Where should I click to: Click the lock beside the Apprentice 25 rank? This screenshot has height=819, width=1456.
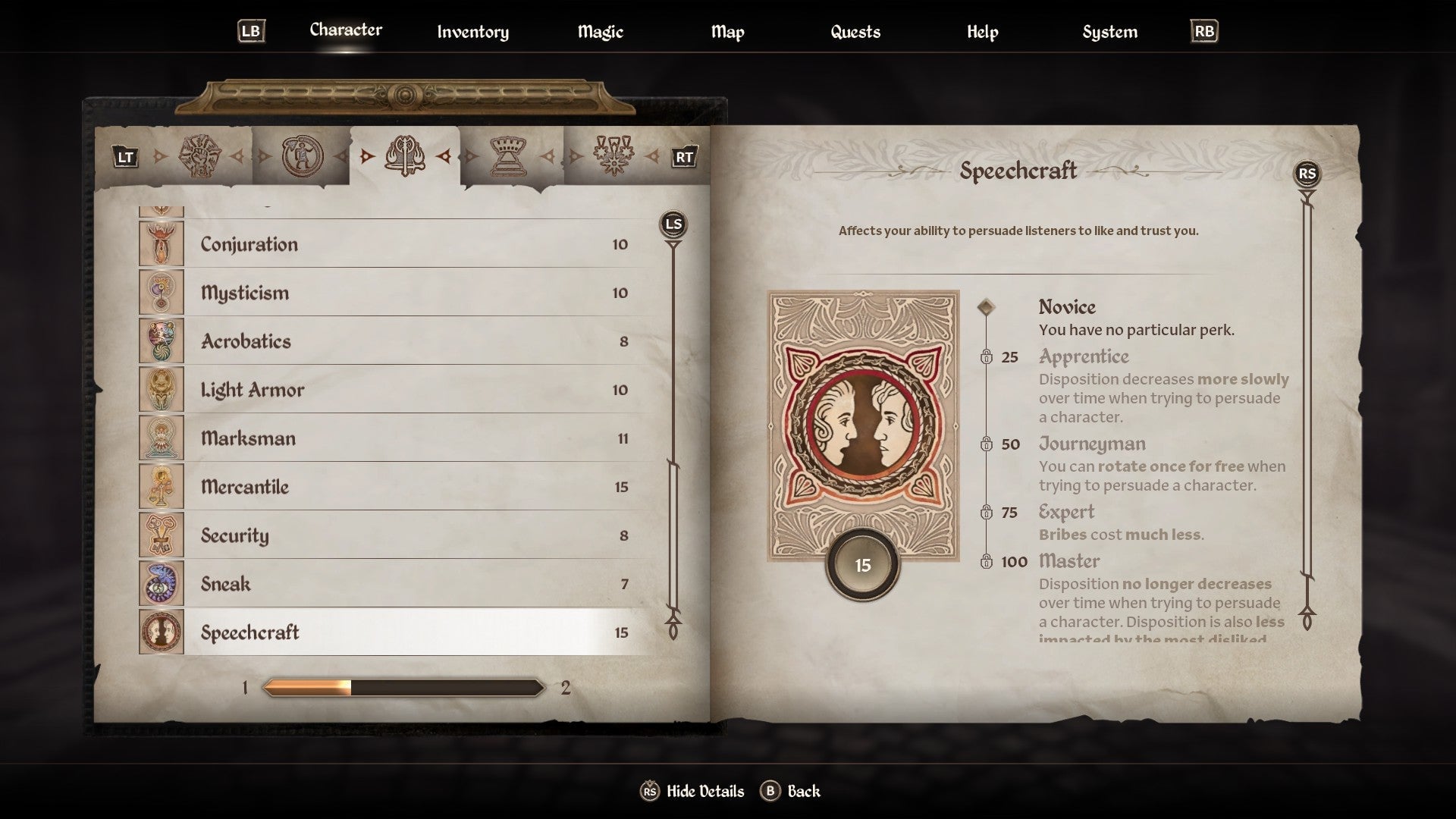tap(987, 357)
